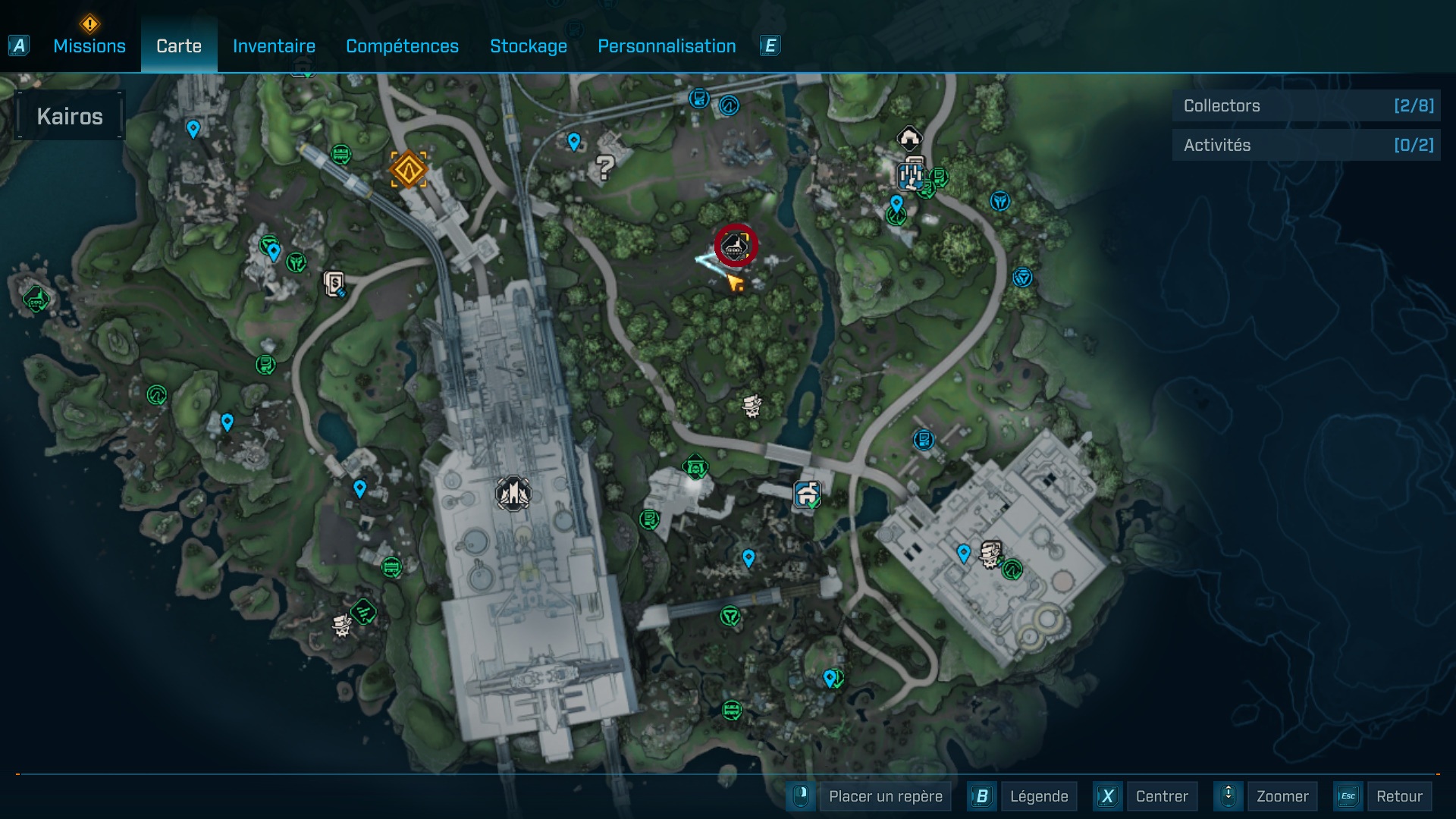
Task: Go to the Stockage tab
Action: coord(529,46)
